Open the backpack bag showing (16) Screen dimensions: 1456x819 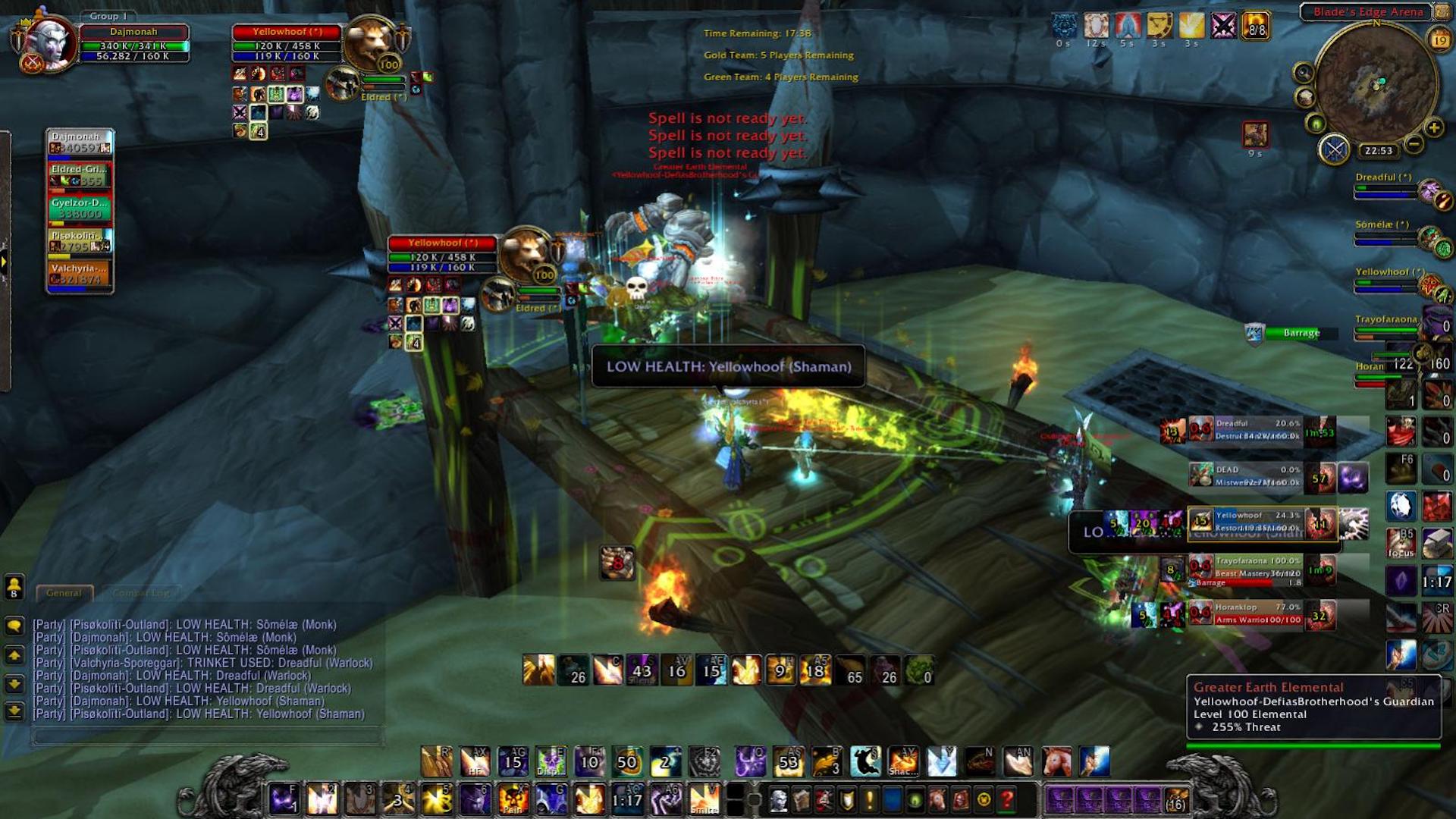(x=1175, y=799)
